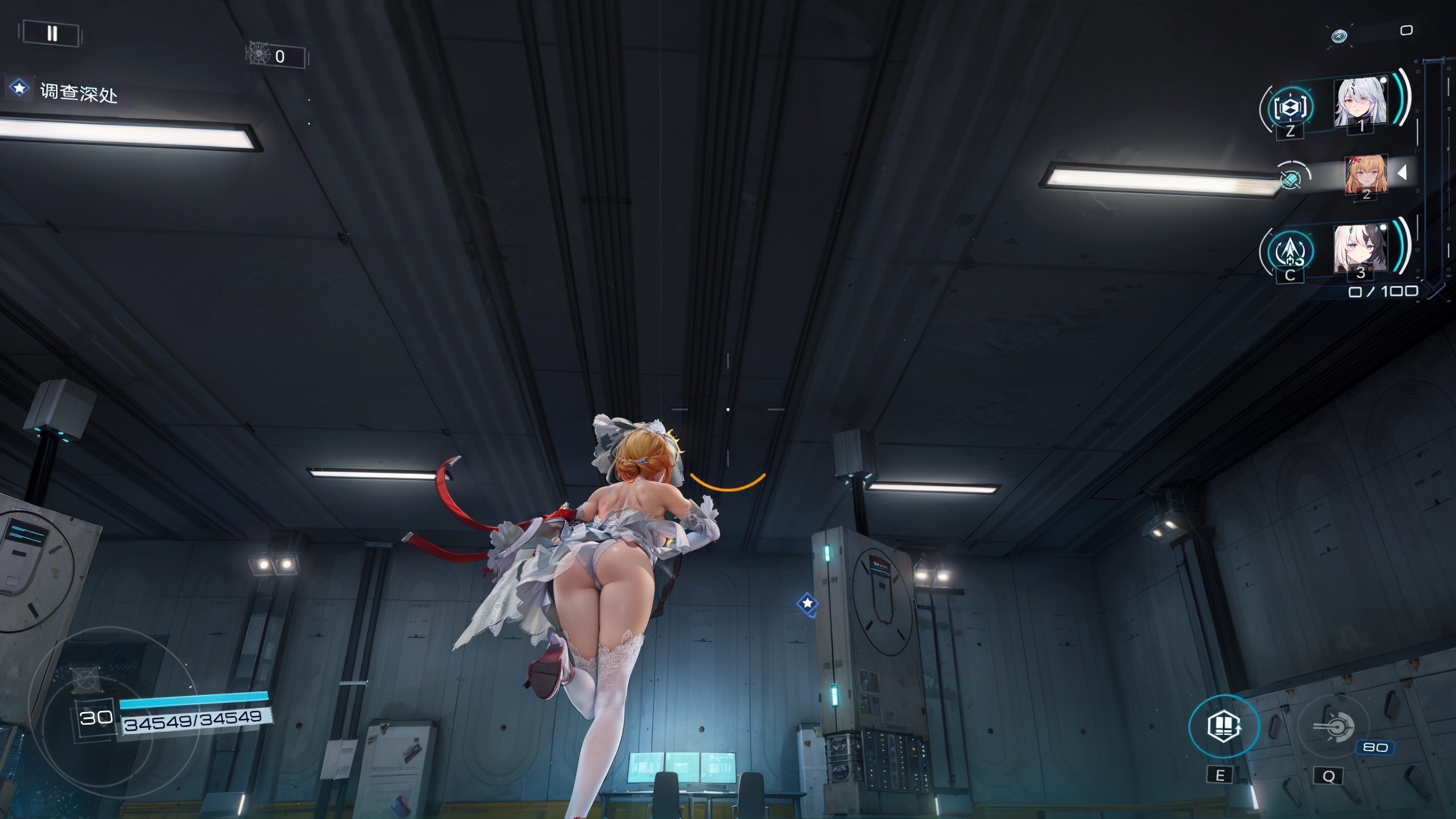1456x819 pixels.
Task: Select the orange-haired character portrait
Action: pyautogui.click(x=1366, y=173)
